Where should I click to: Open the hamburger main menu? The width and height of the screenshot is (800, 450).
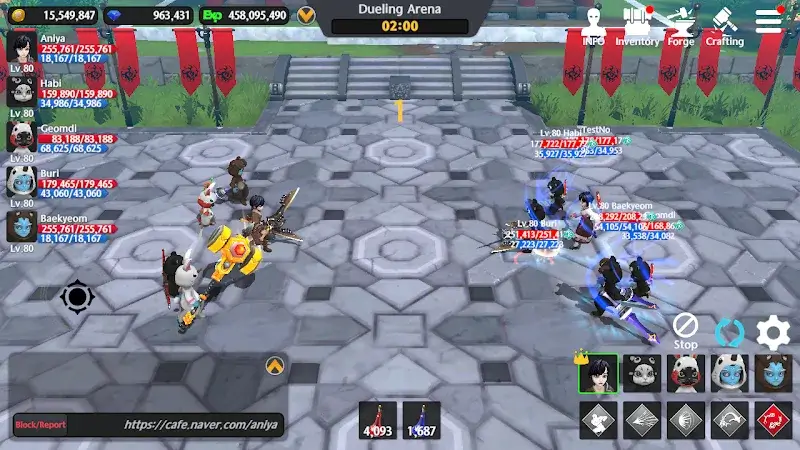click(769, 21)
